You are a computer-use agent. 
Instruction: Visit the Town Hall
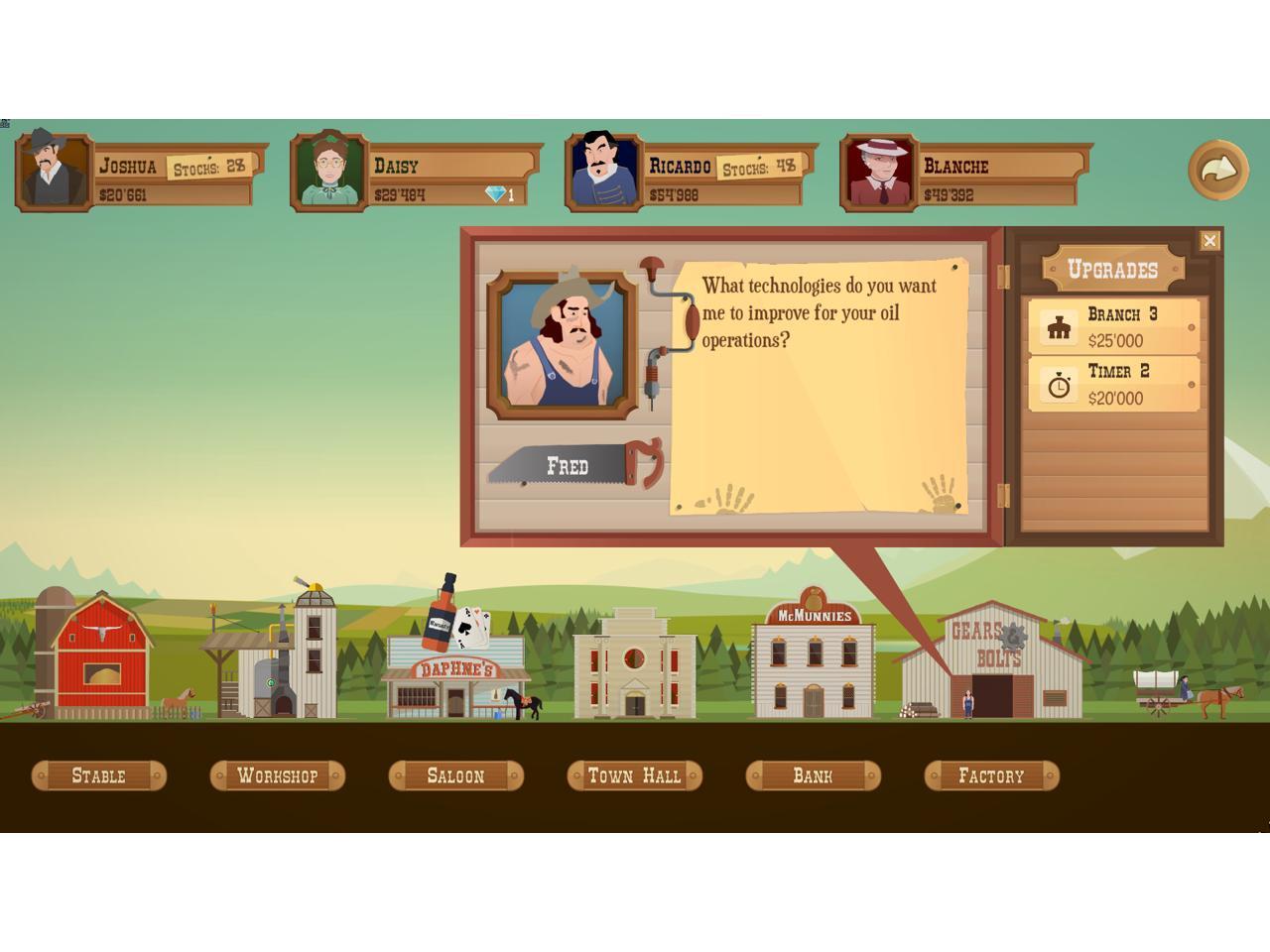point(635,775)
